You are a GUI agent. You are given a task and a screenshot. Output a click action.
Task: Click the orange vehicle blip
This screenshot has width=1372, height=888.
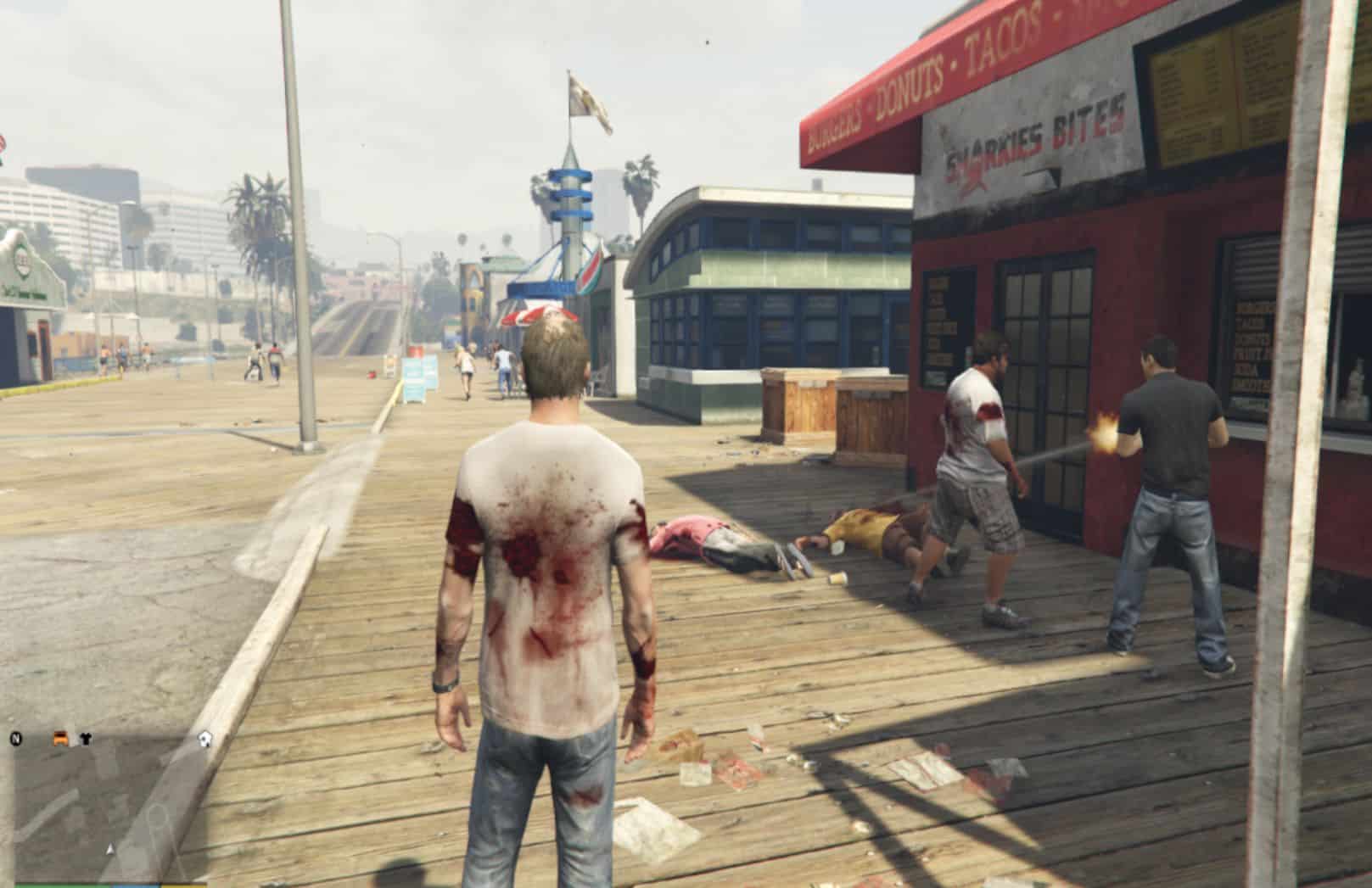coord(61,738)
